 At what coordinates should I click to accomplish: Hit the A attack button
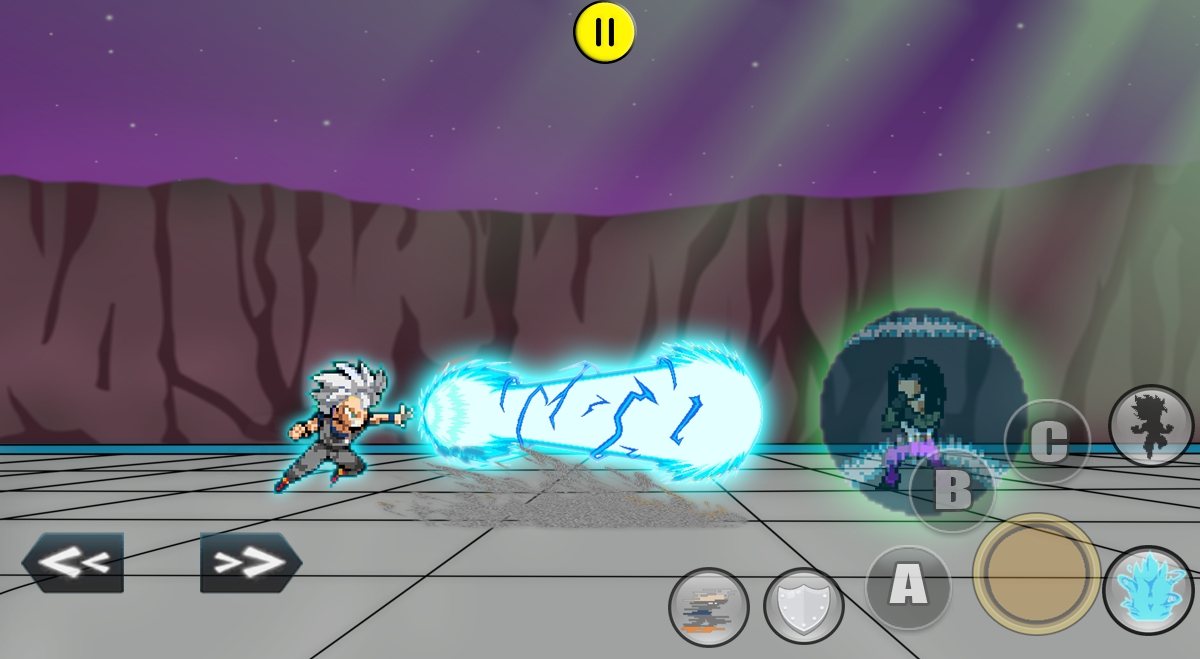coord(908,586)
